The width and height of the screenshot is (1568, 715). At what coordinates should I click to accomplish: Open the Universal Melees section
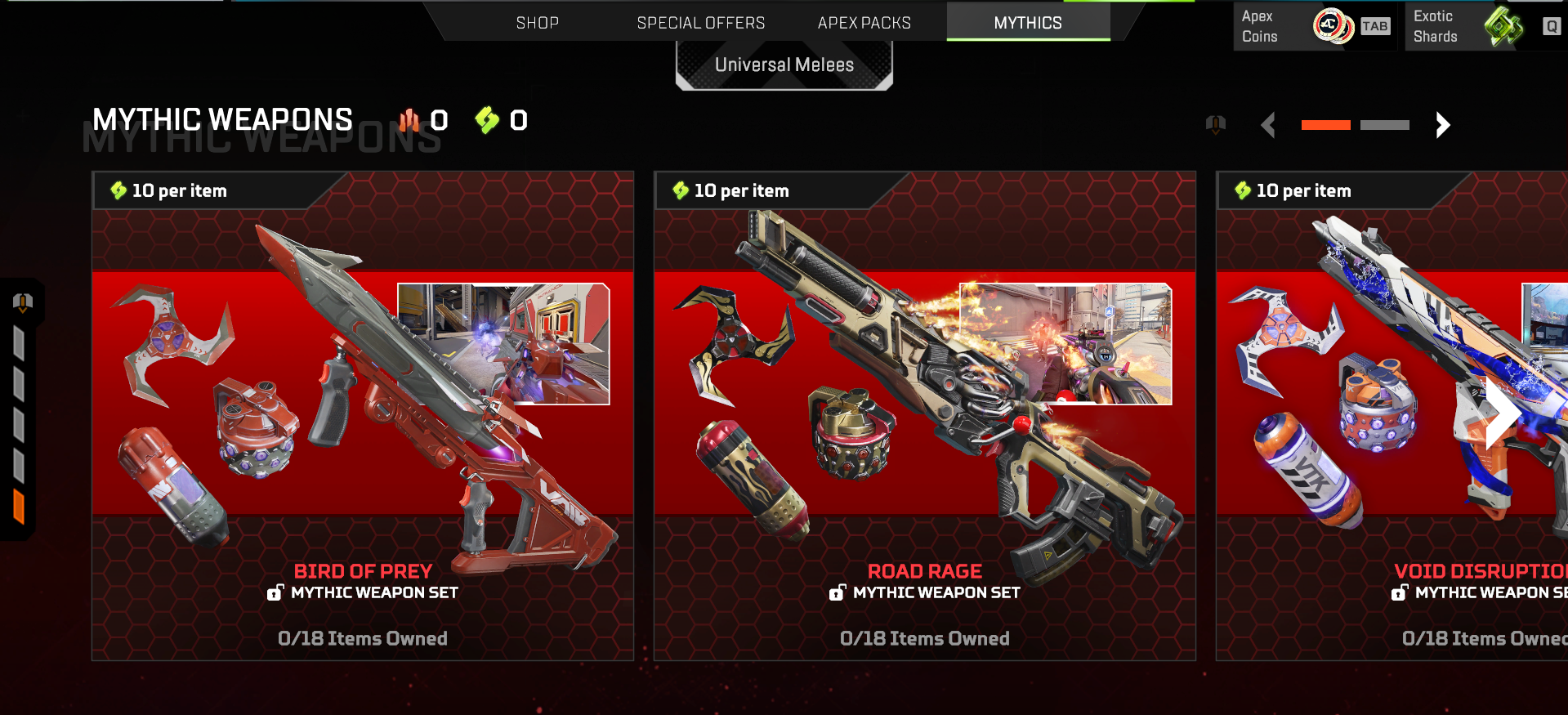[784, 65]
